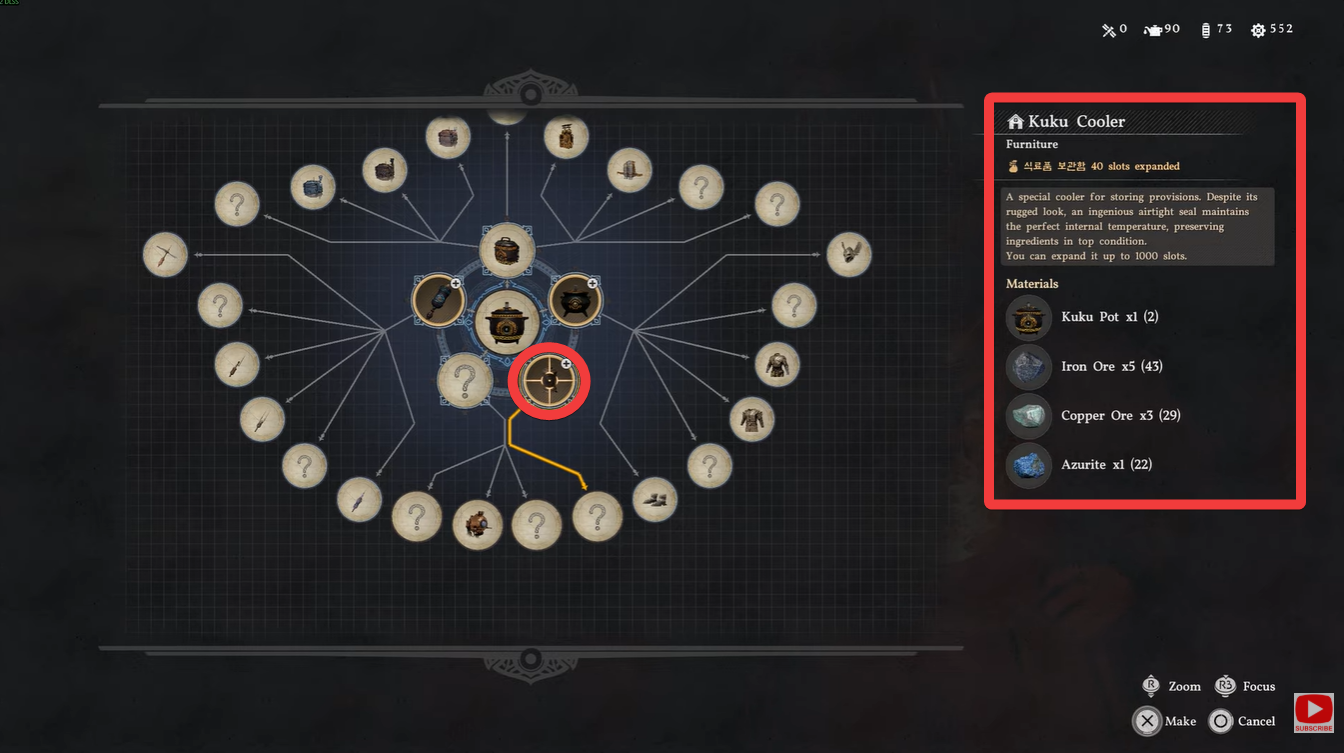
Task: Select the locked node beside Kuku Cooler
Action: coord(464,381)
